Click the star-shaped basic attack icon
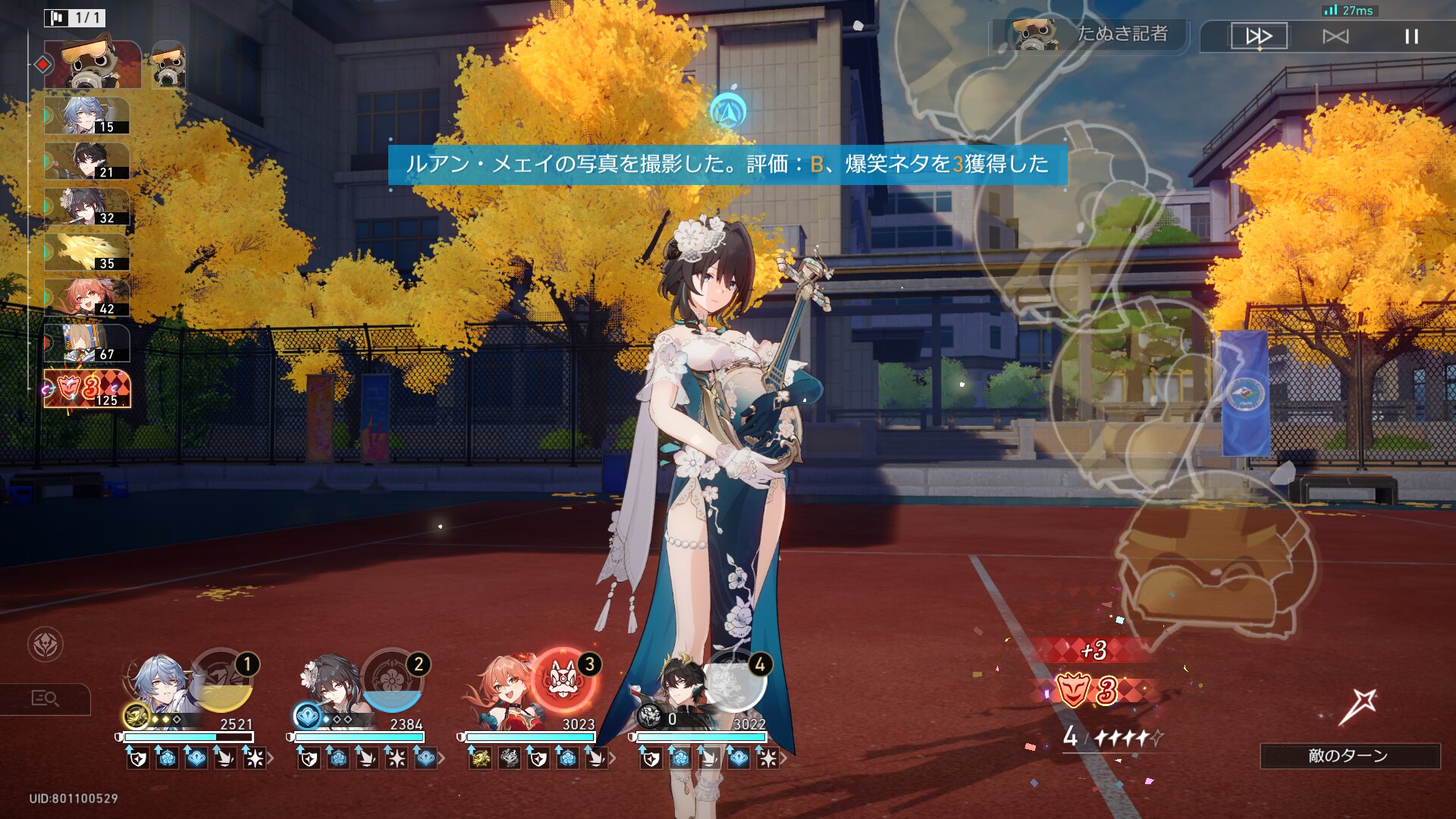The height and width of the screenshot is (819, 1456). pyautogui.click(x=1357, y=707)
